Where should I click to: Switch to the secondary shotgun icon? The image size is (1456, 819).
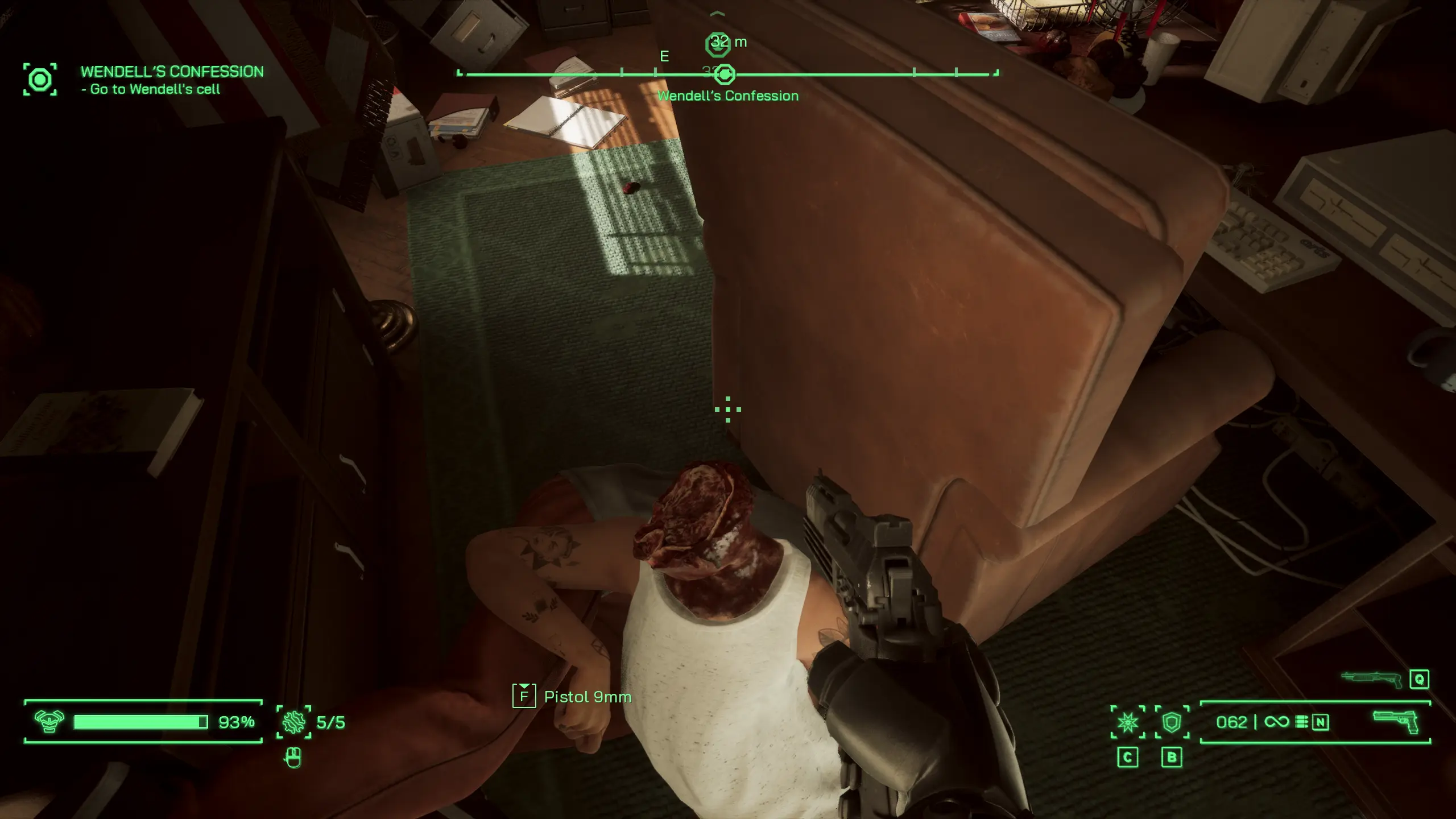pyautogui.click(x=1372, y=679)
